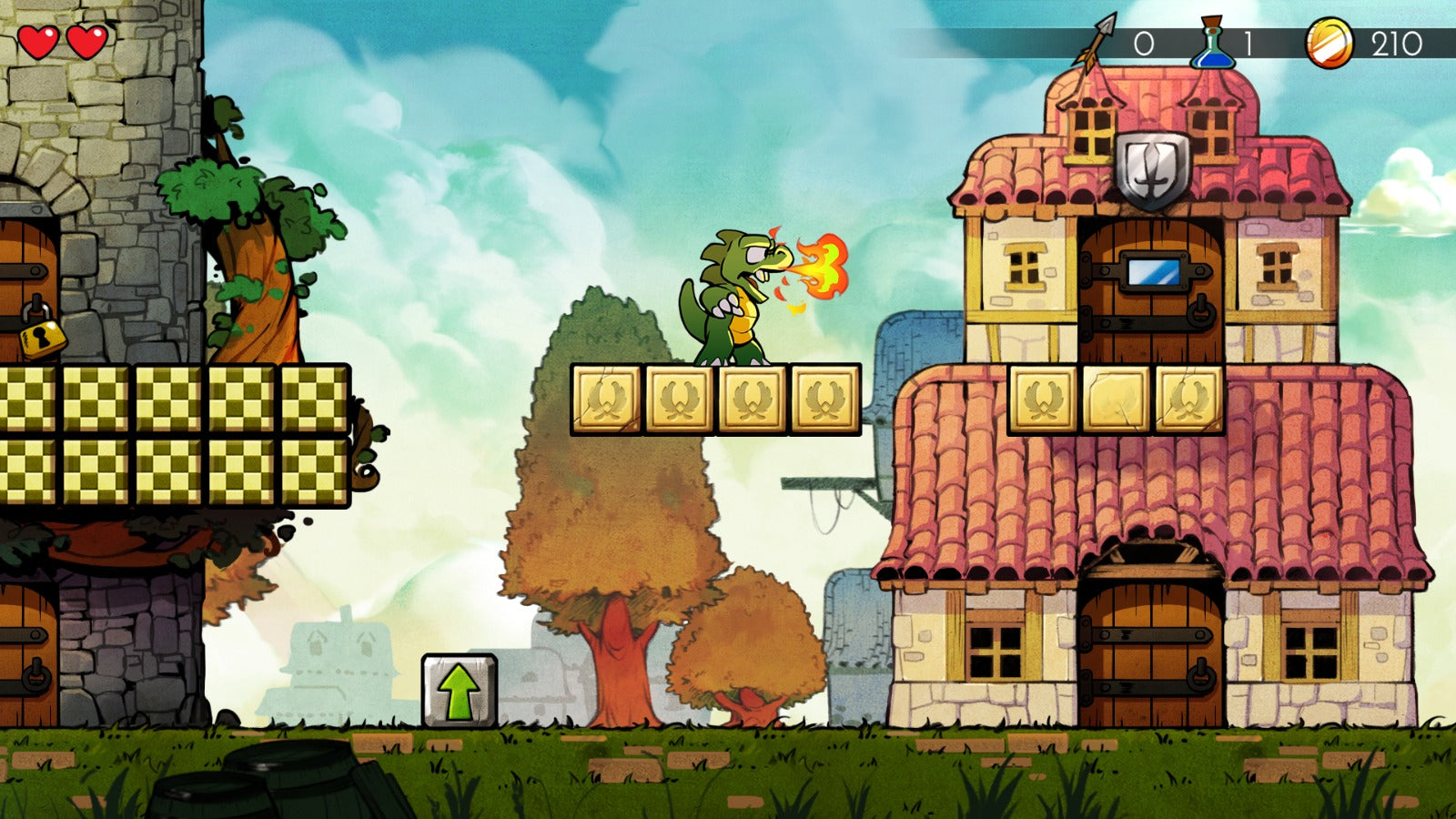
Task: Click the arrow count reading 0
Action: click(1144, 41)
